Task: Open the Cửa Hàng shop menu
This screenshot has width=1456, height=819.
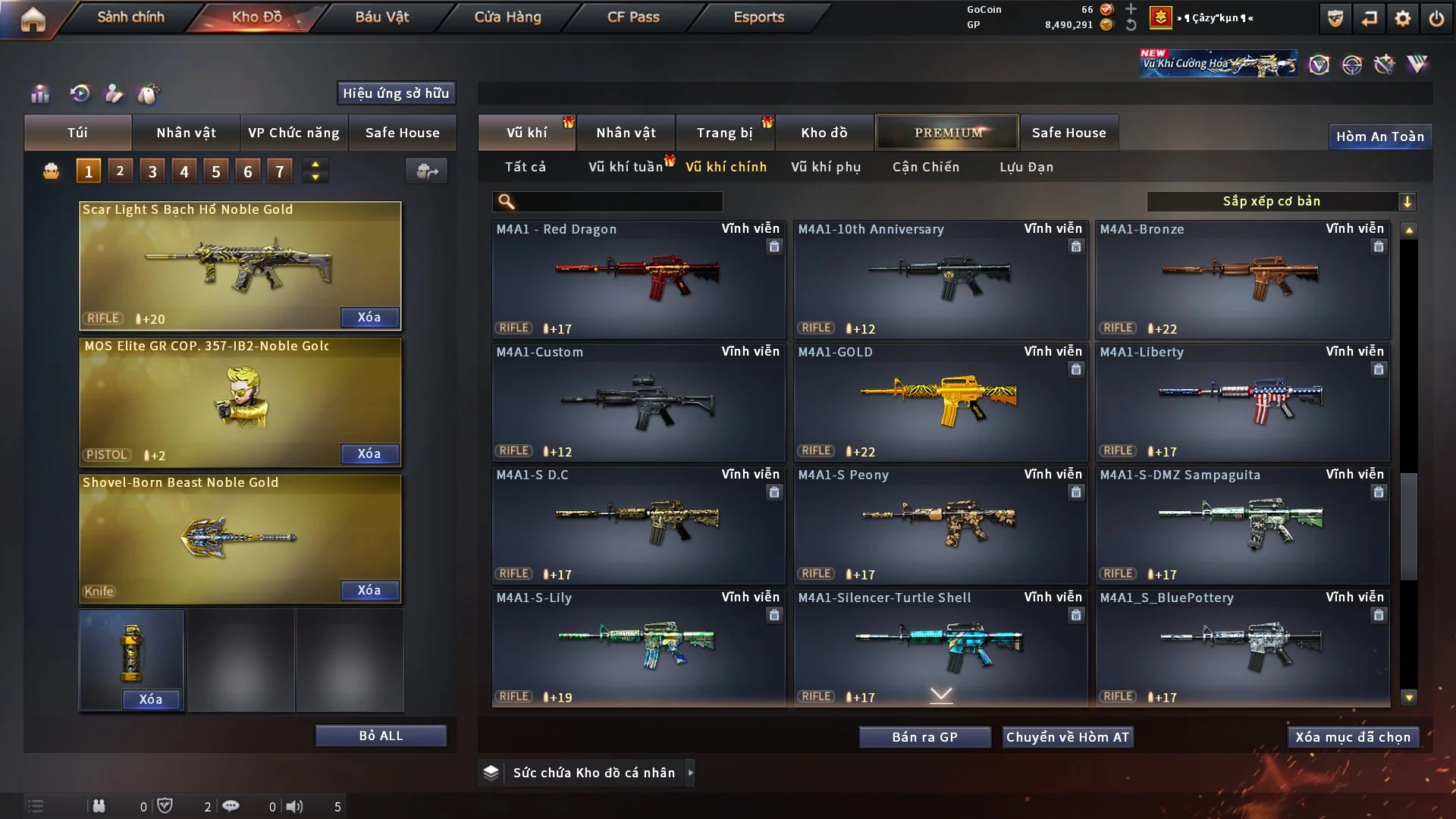Action: 507,17
